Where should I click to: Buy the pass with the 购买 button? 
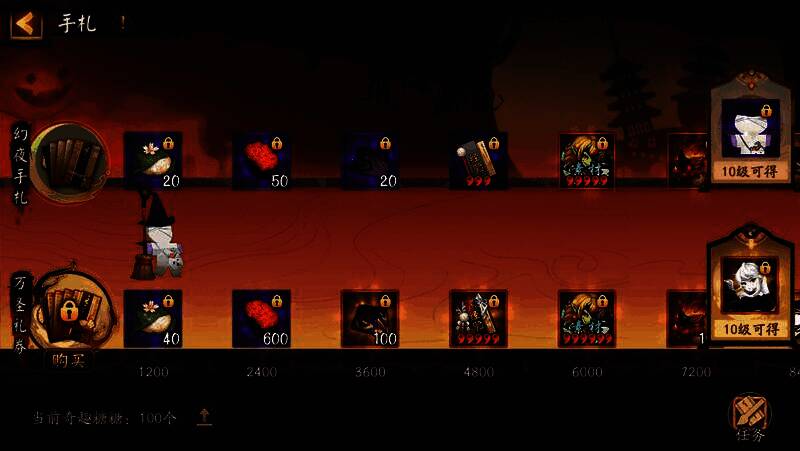68,360
